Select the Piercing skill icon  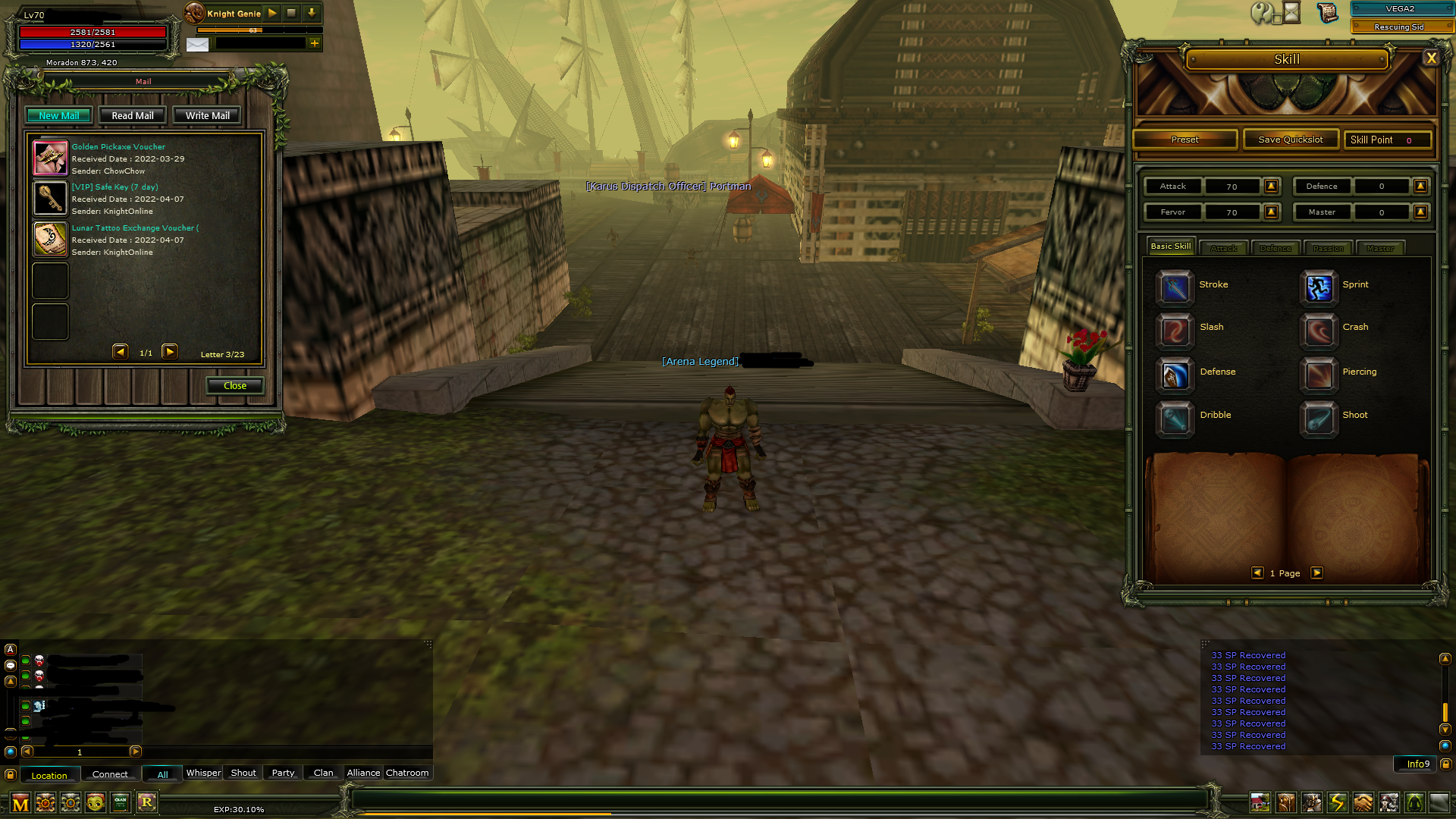click(x=1318, y=376)
